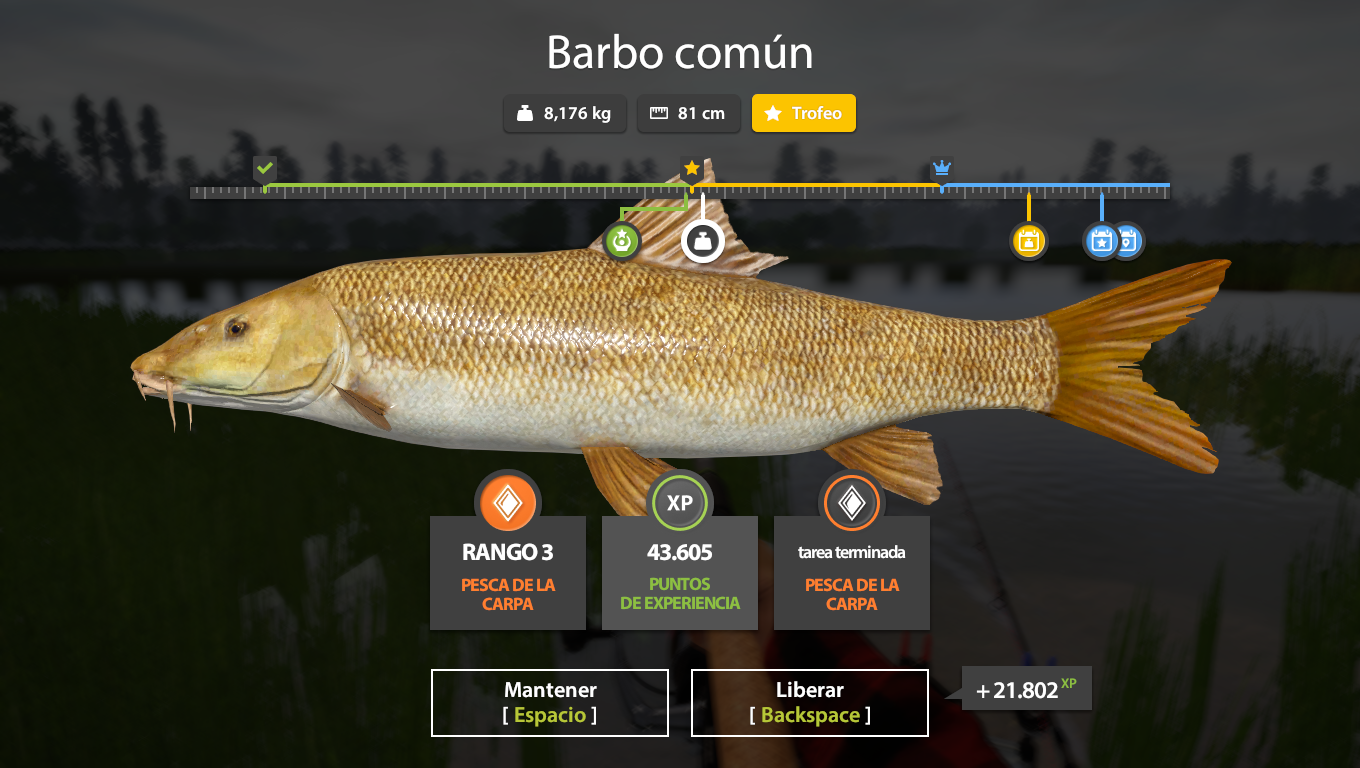Select the blue star calendar marker
Screen dimensions: 1360x768
1099,241
